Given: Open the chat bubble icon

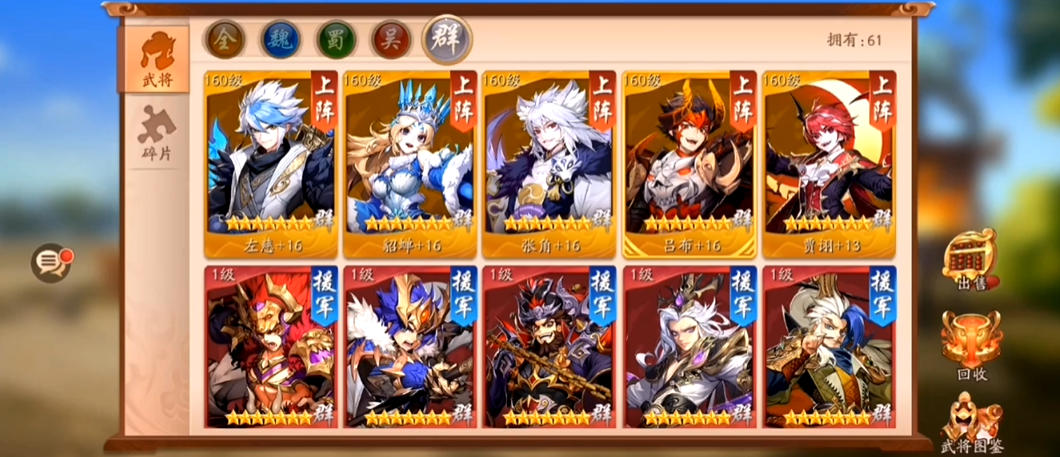Looking at the screenshot, I should pyautogui.click(x=50, y=263).
